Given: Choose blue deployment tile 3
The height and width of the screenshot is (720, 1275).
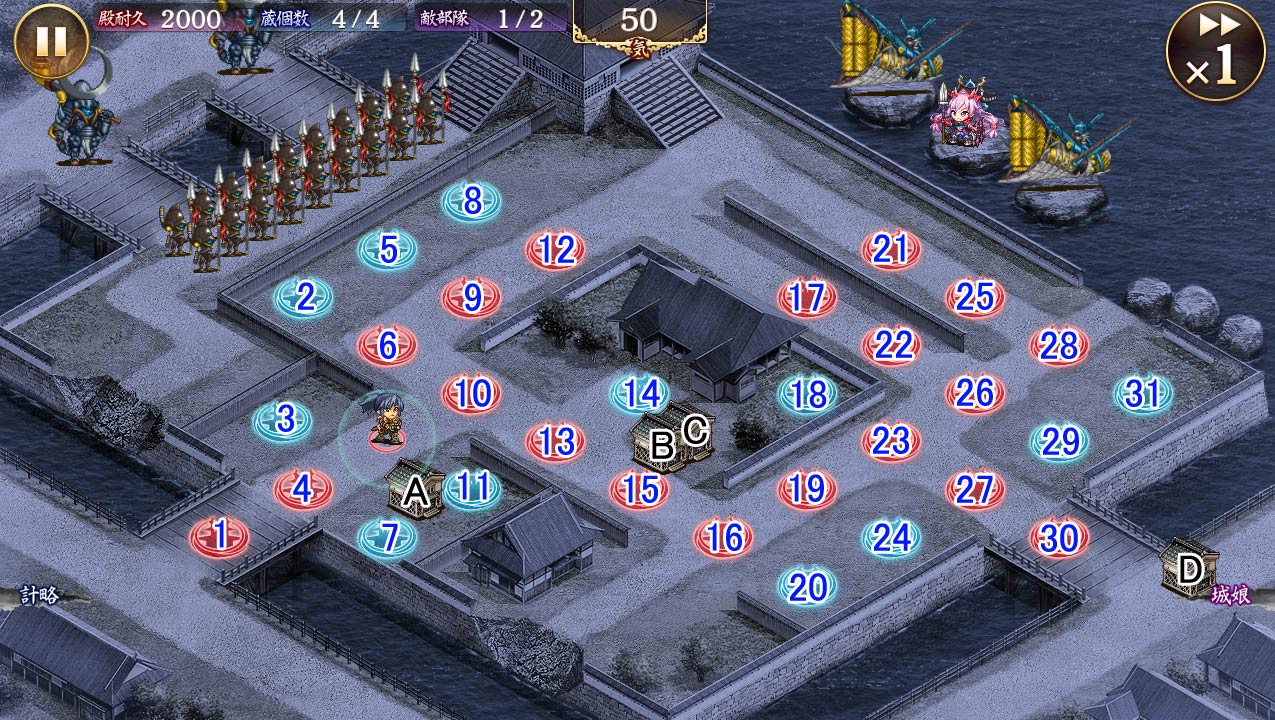Looking at the screenshot, I should tap(284, 420).
